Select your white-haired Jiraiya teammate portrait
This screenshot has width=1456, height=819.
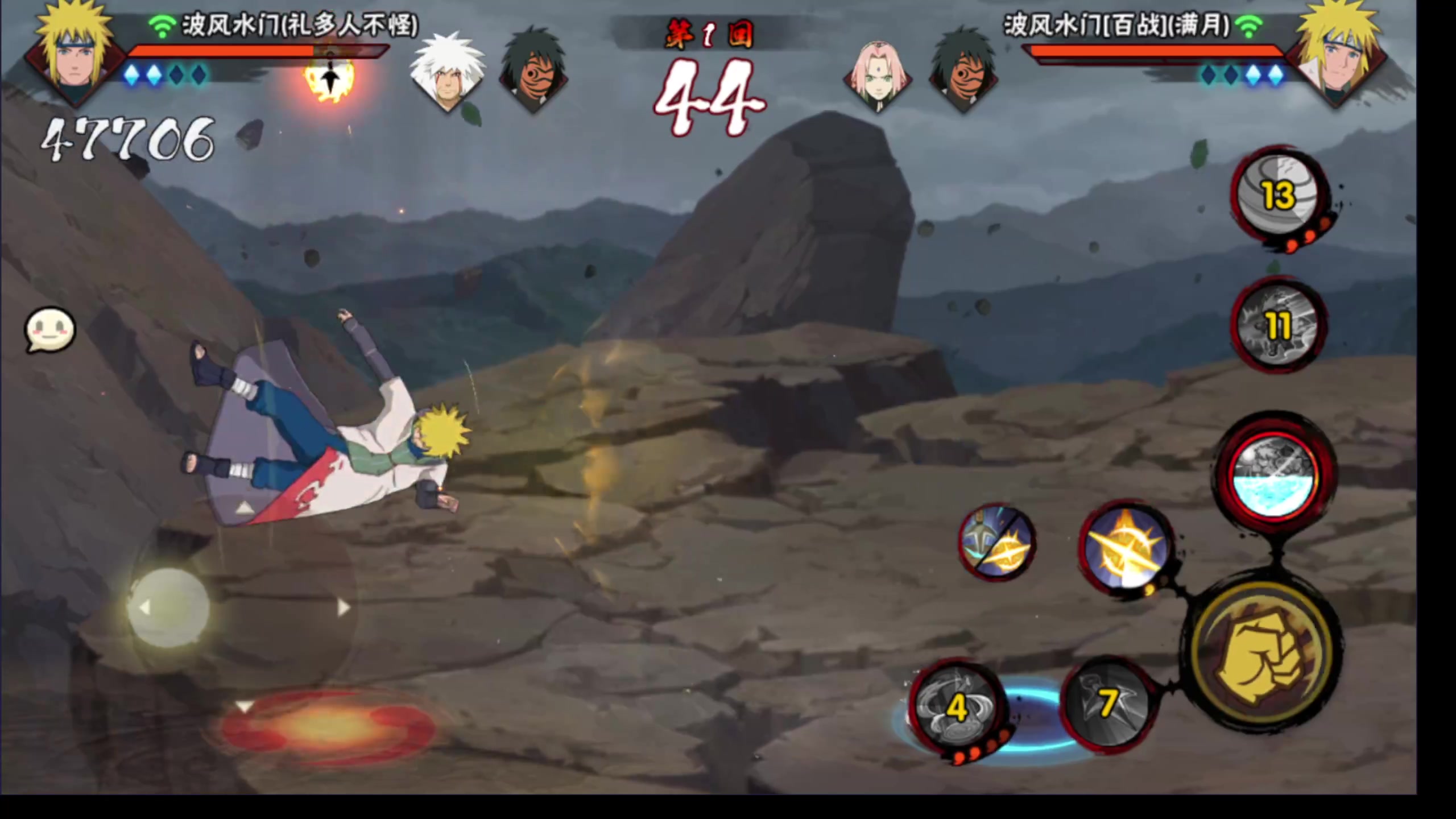point(448,71)
